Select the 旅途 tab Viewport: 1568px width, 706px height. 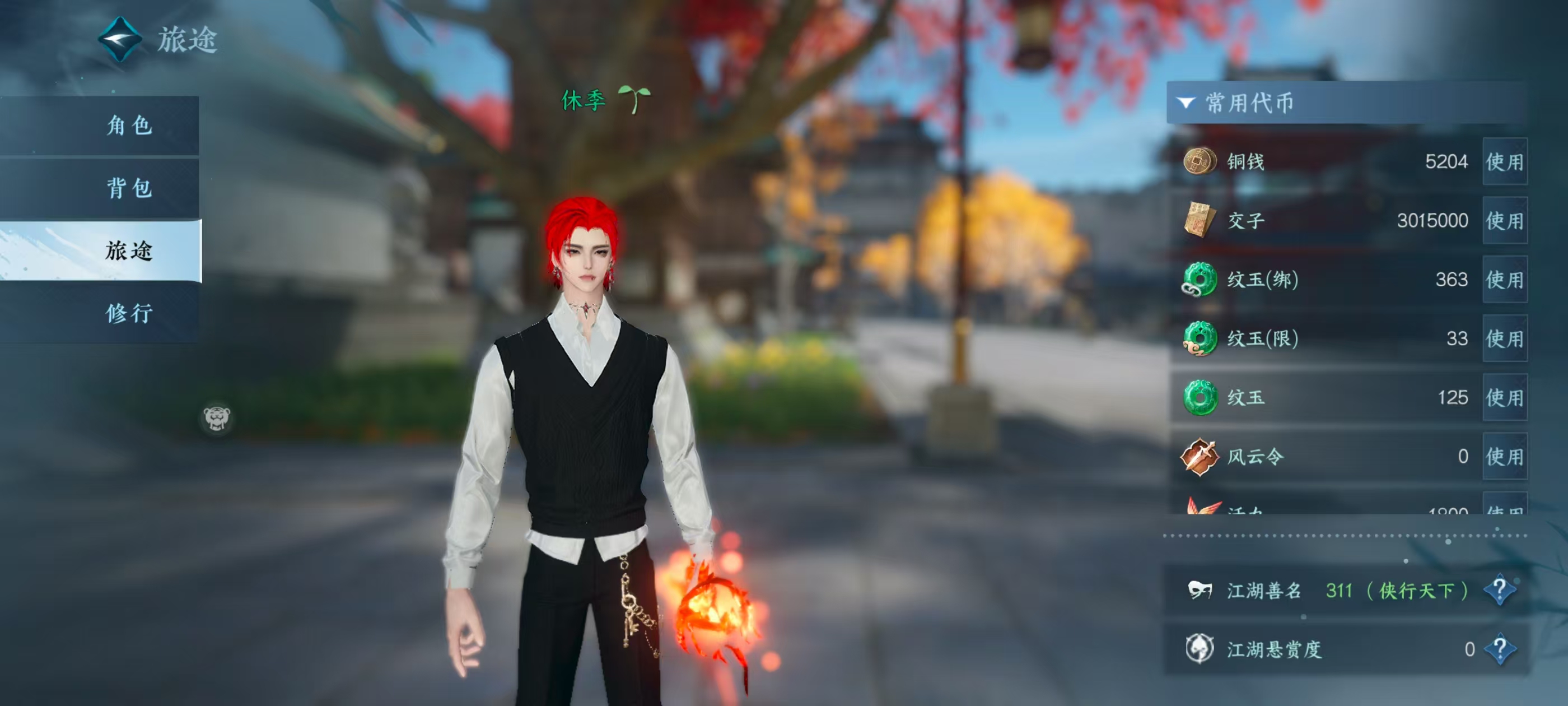coord(129,251)
